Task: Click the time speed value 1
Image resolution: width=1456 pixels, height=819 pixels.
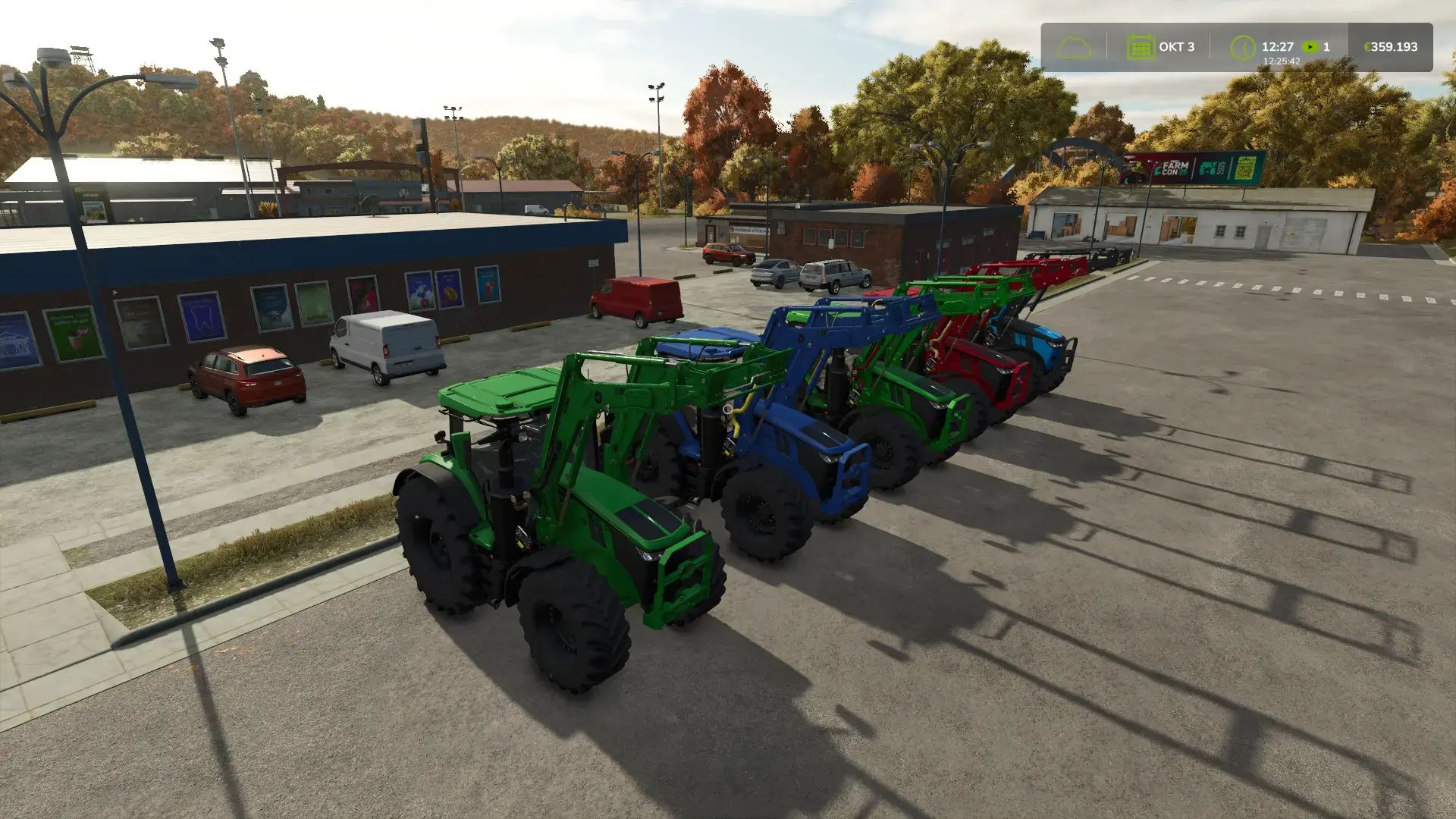Action: tap(1327, 46)
